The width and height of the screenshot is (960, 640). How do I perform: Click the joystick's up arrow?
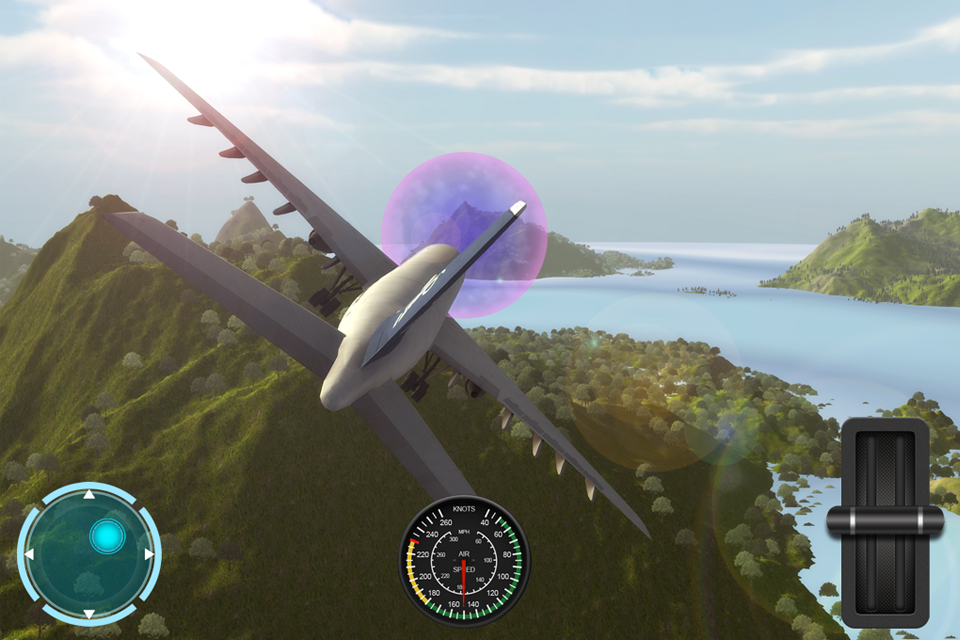tap(88, 494)
